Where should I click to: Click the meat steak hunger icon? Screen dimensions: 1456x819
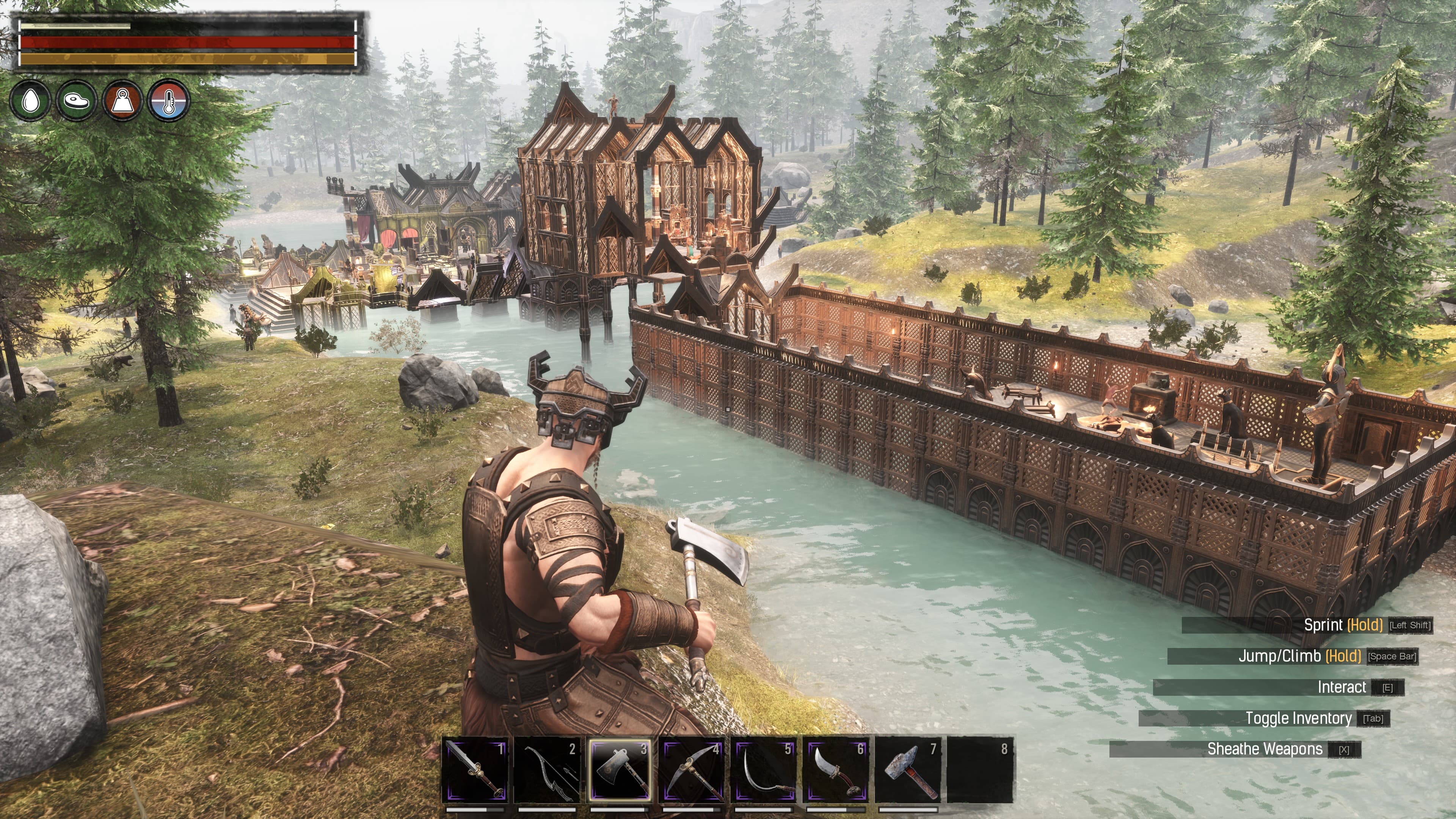(77, 100)
